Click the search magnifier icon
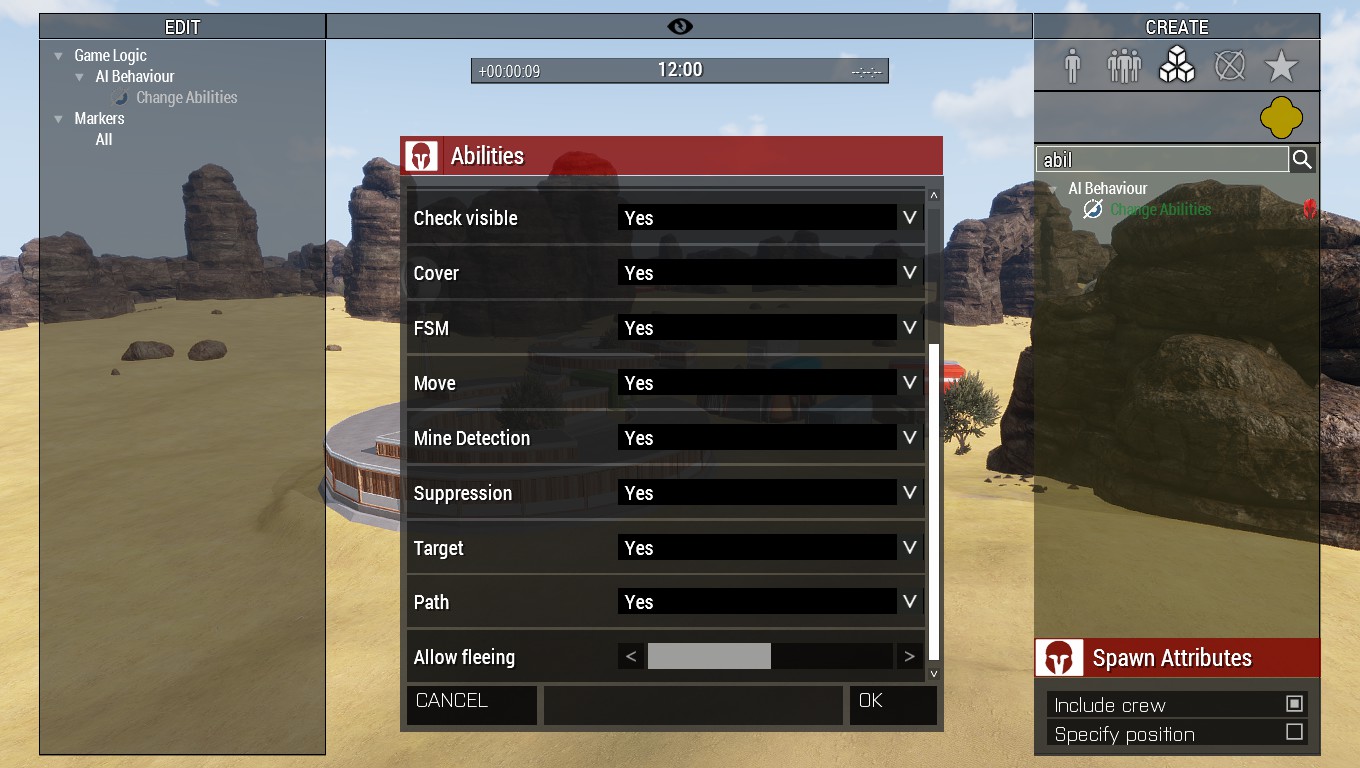 click(1301, 158)
